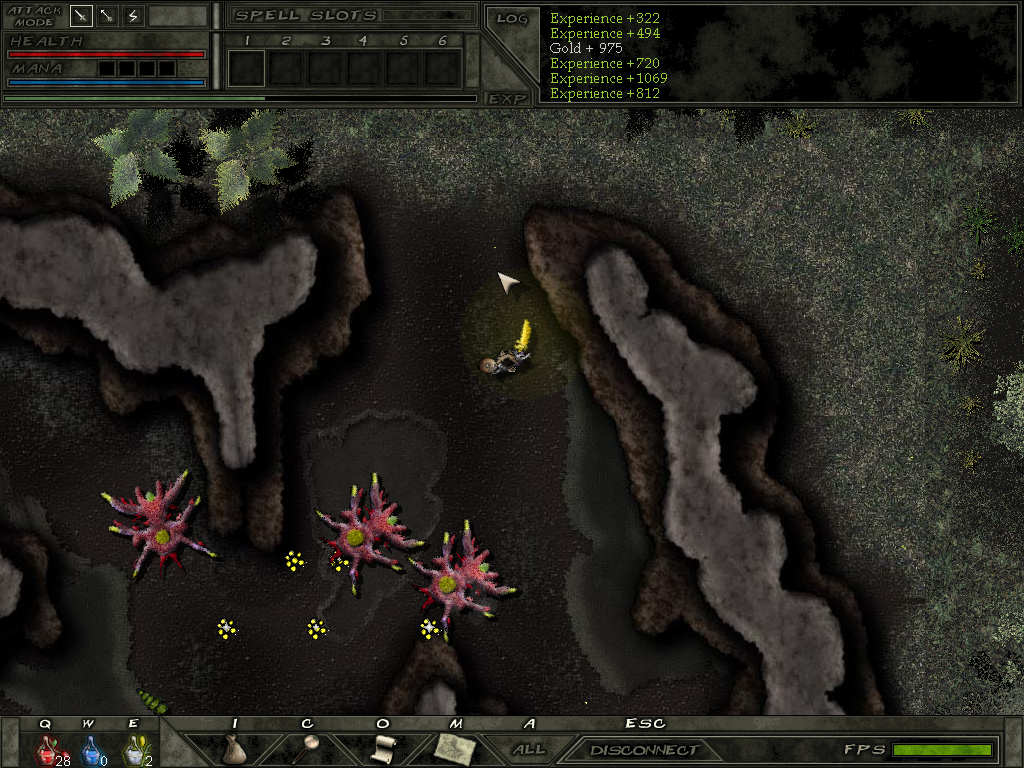Click the EXP button

(507, 98)
